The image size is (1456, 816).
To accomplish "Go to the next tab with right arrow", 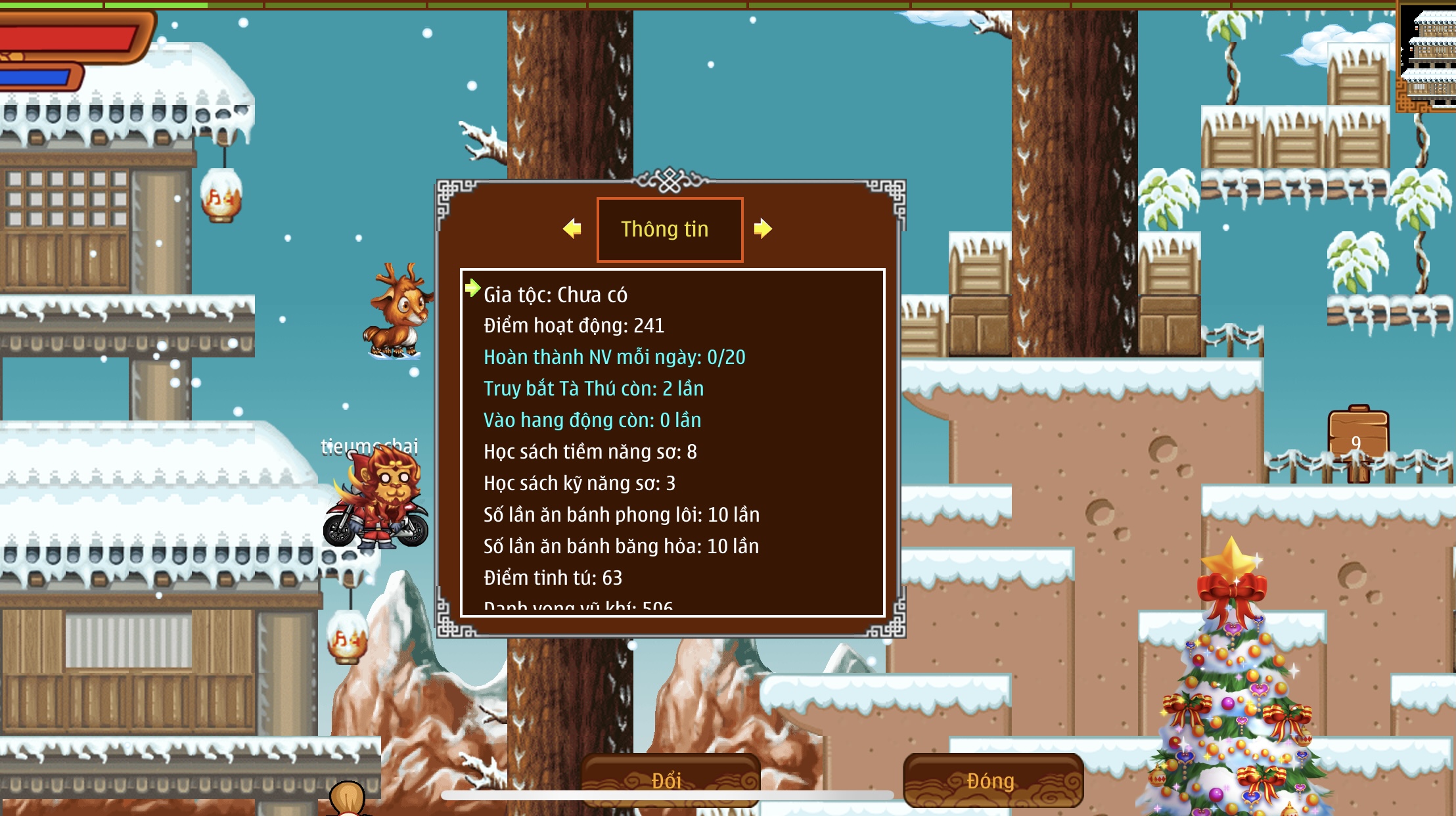I will tap(762, 229).
